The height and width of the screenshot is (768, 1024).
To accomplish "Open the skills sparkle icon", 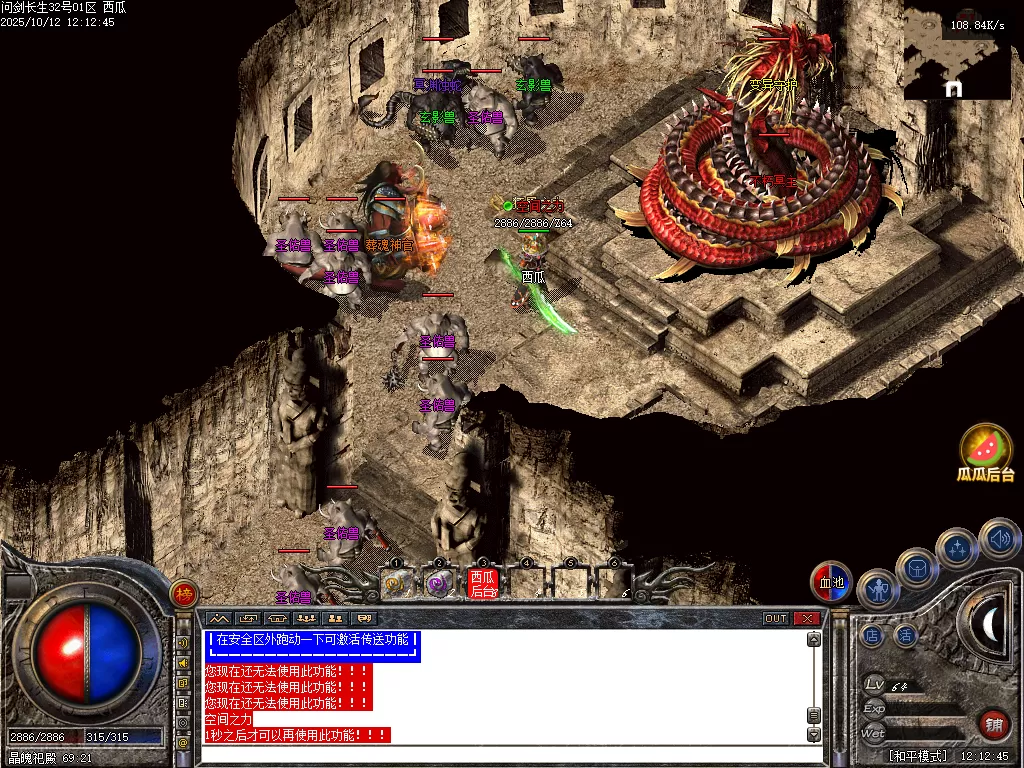I will [x=956, y=548].
